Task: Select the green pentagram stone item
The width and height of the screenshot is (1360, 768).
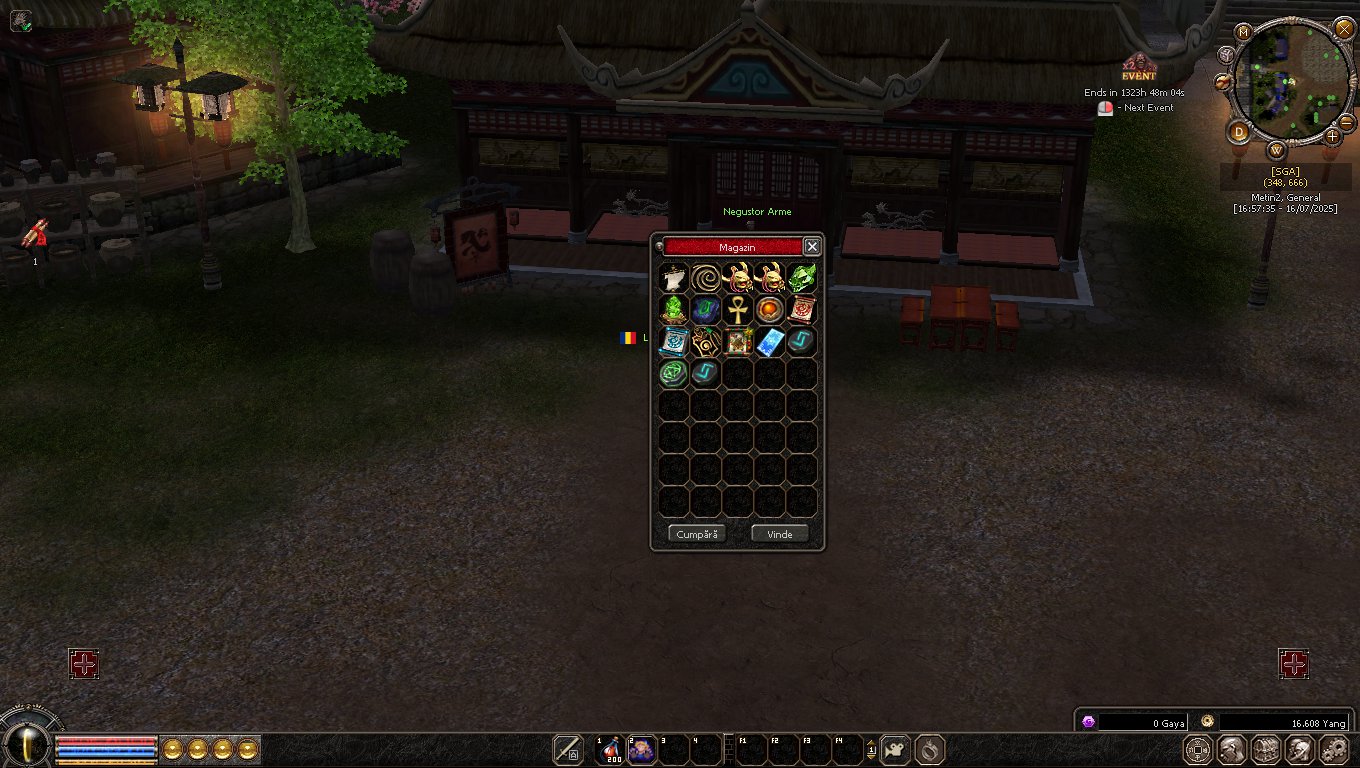Action: pyautogui.click(x=674, y=373)
